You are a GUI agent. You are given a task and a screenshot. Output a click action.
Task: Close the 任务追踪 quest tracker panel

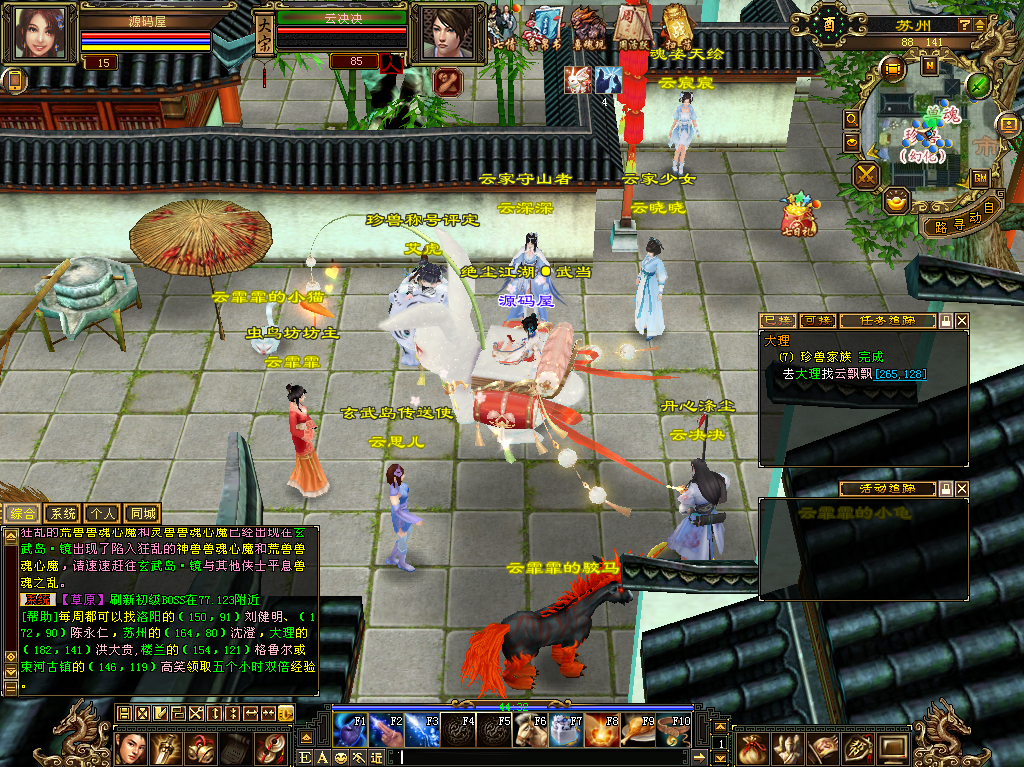[x=962, y=321]
